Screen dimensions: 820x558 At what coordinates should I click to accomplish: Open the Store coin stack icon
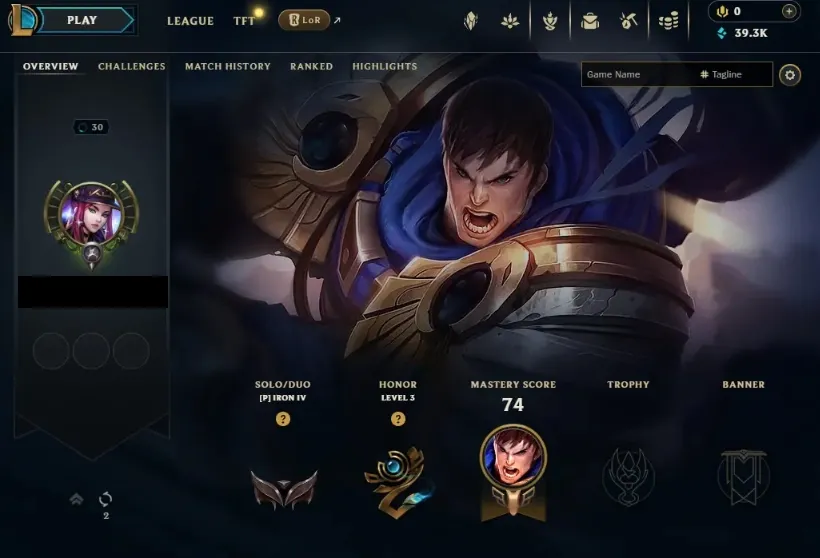pyautogui.click(x=668, y=20)
